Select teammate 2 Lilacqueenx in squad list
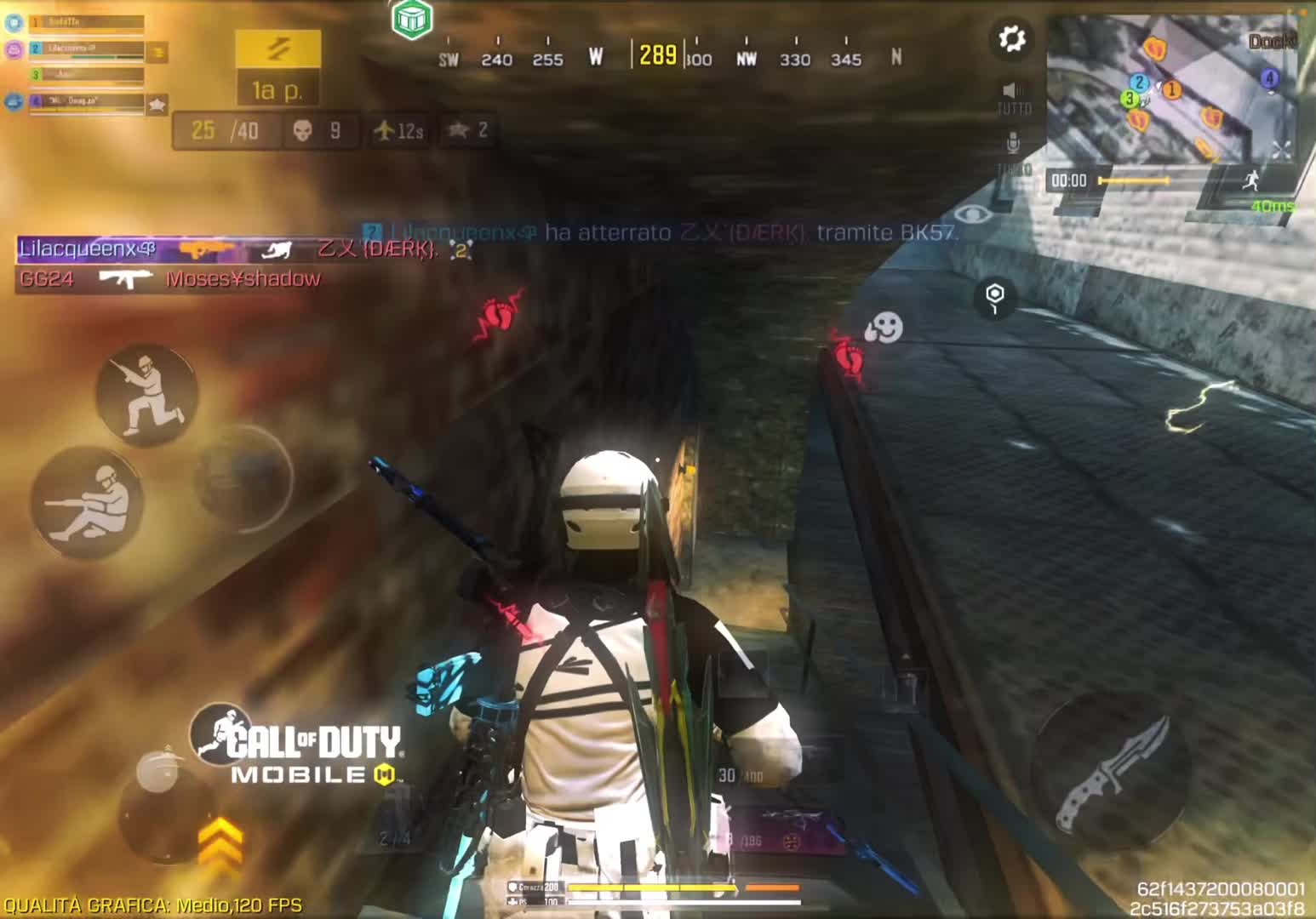This screenshot has width=1316, height=919. [83, 49]
